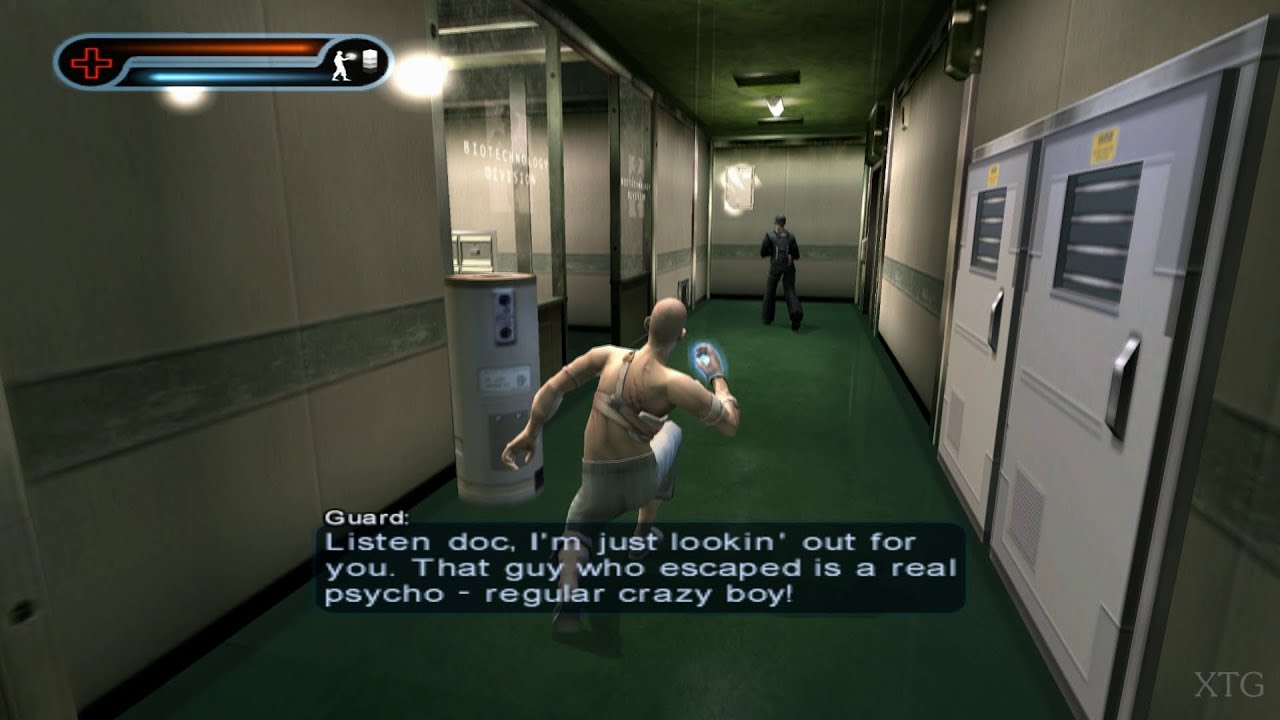1280x720 pixels.
Task: Select the red health cross icon
Action: pyautogui.click(x=90, y=62)
